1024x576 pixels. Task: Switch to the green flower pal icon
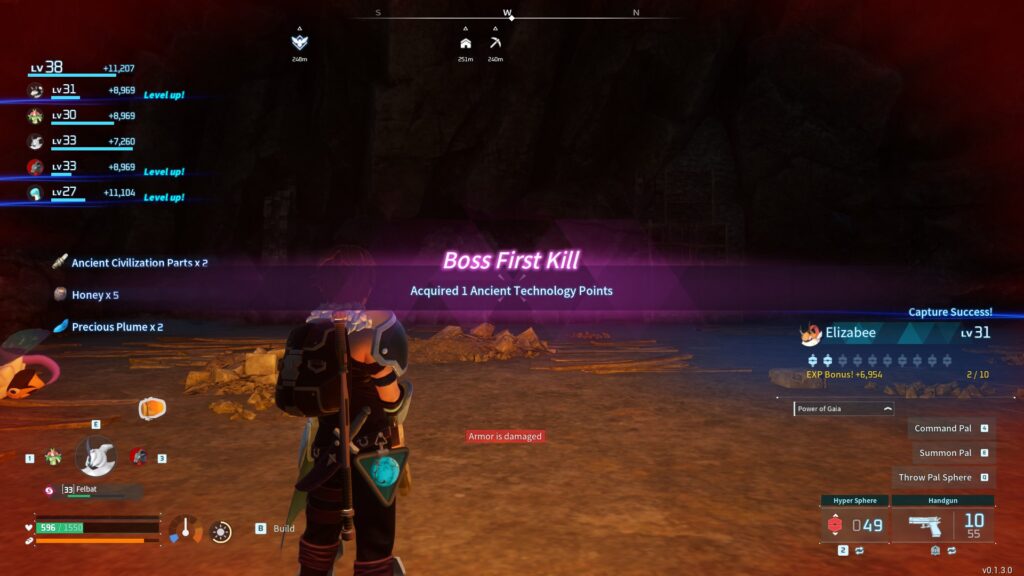pos(53,456)
